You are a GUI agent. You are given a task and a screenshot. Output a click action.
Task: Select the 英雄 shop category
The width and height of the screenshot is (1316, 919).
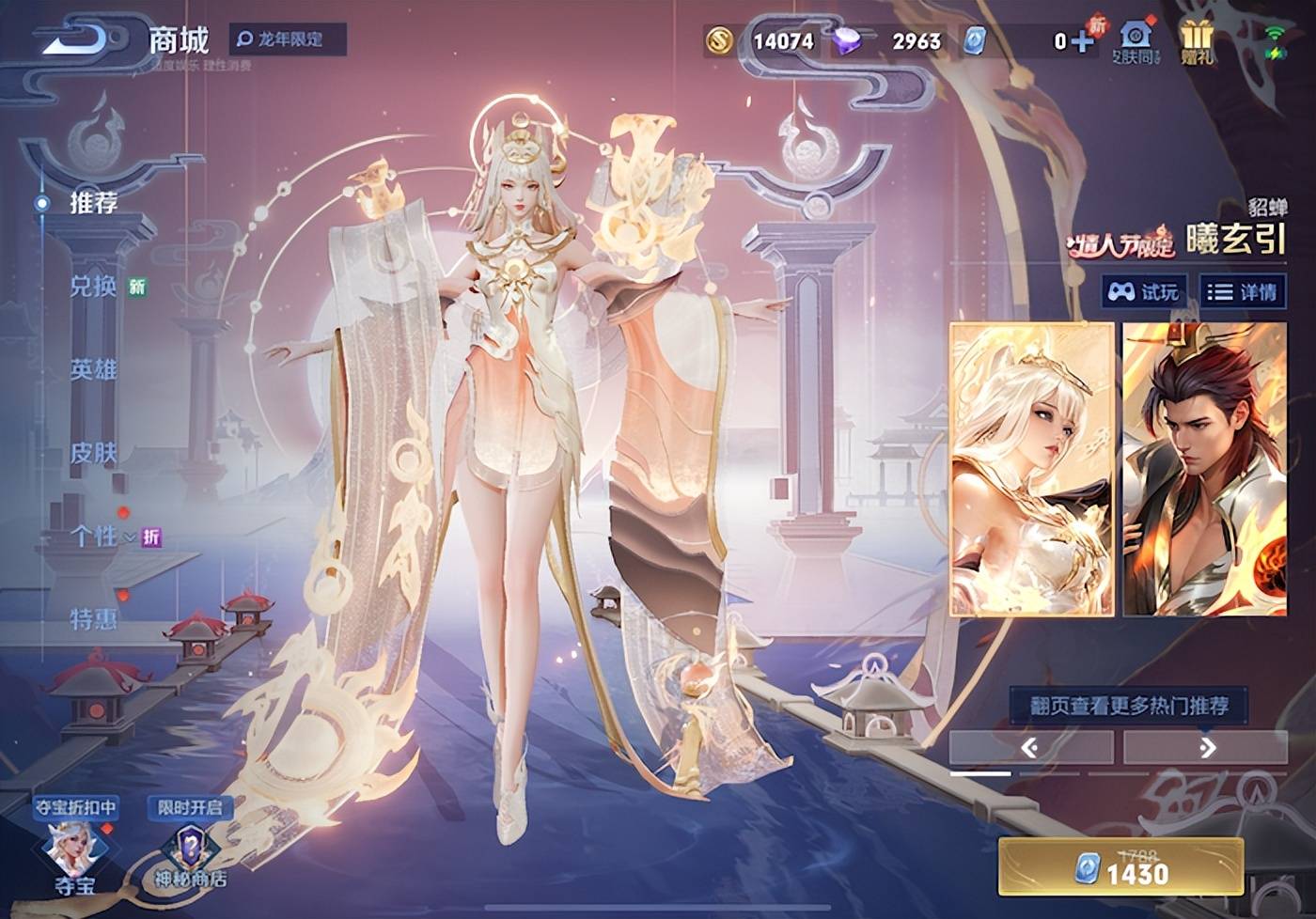[93, 370]
